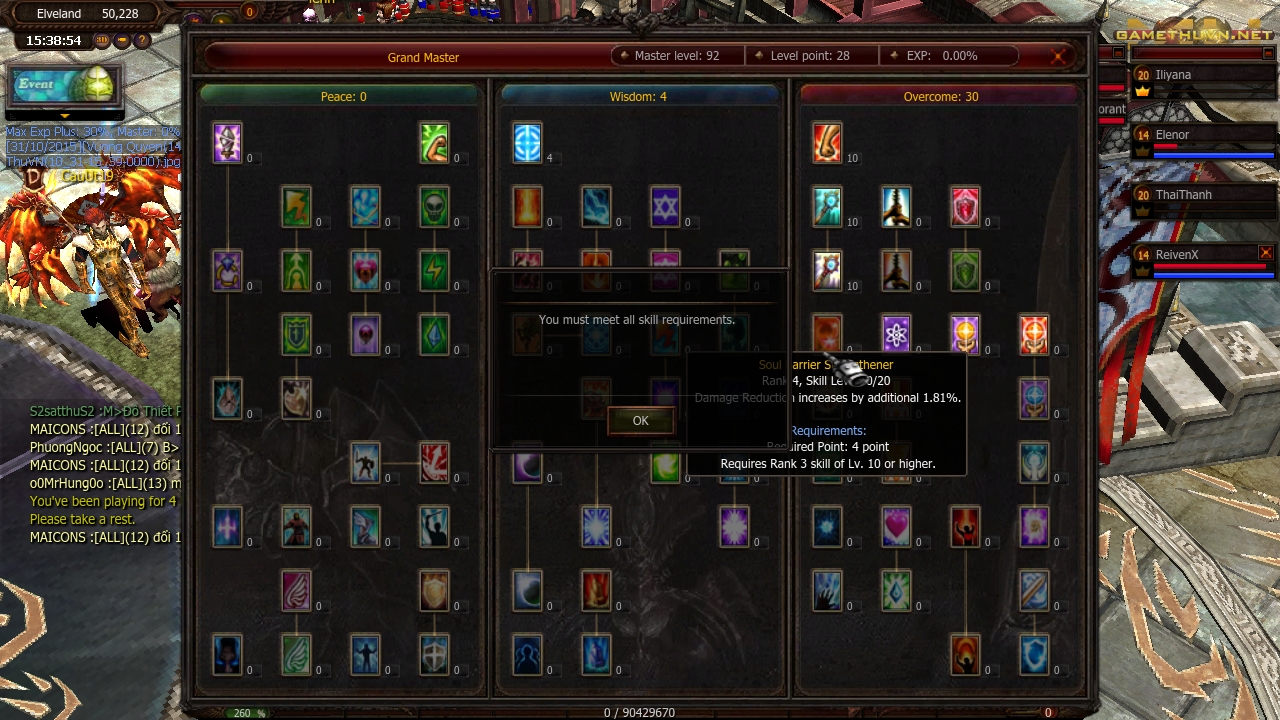This screenshot has height=720, width=1280.
Task: Select the purple diamond-ring skill in the Peace tree
Action: click(227, 269)
